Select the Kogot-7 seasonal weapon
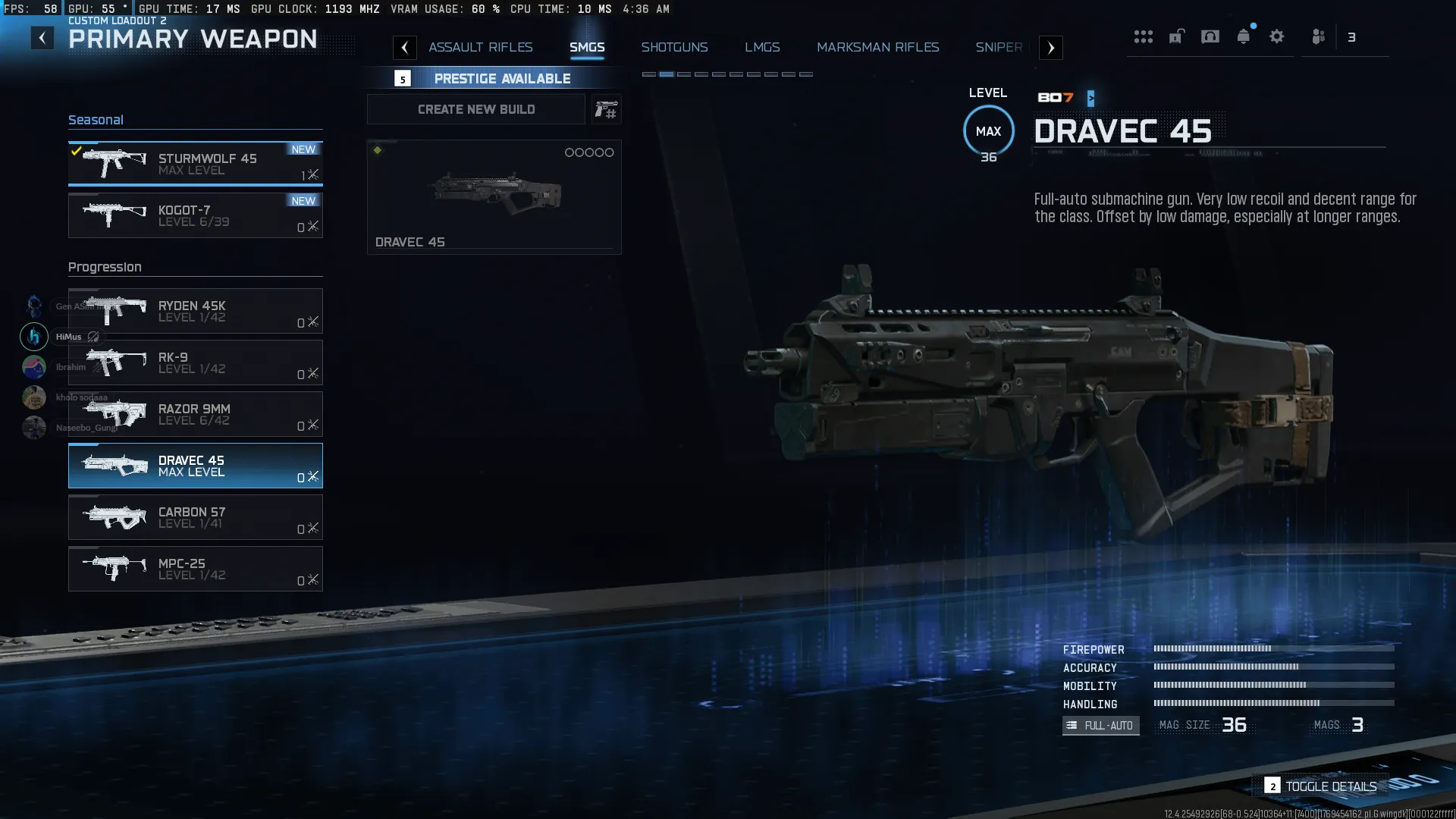The width and height of the screenshot is (1456, 819). [x=195, y=215]
